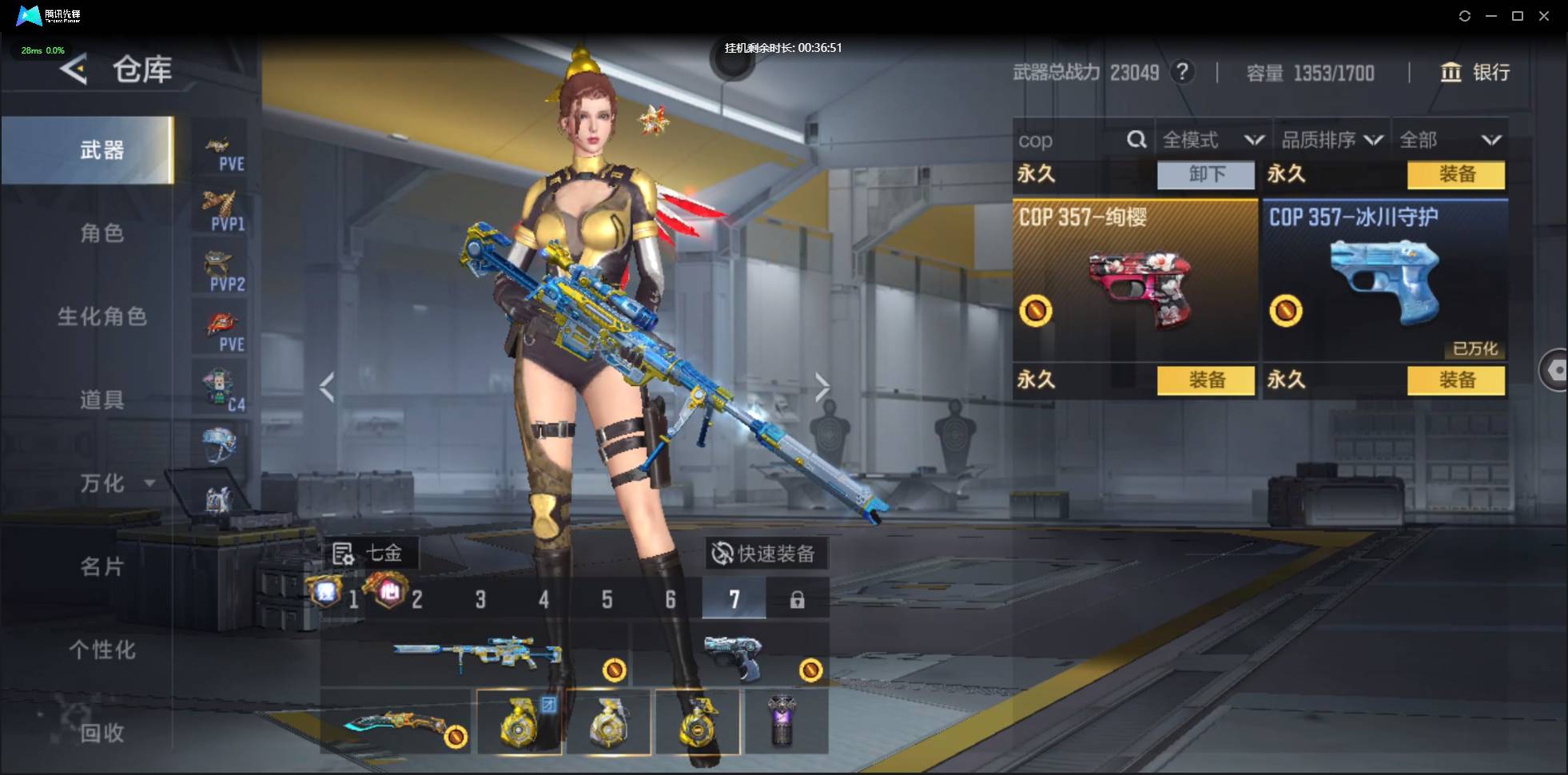Select the equipped sniper rifle slot
This screenshot has height=775, width=1568.
click(x=476, y=655)
